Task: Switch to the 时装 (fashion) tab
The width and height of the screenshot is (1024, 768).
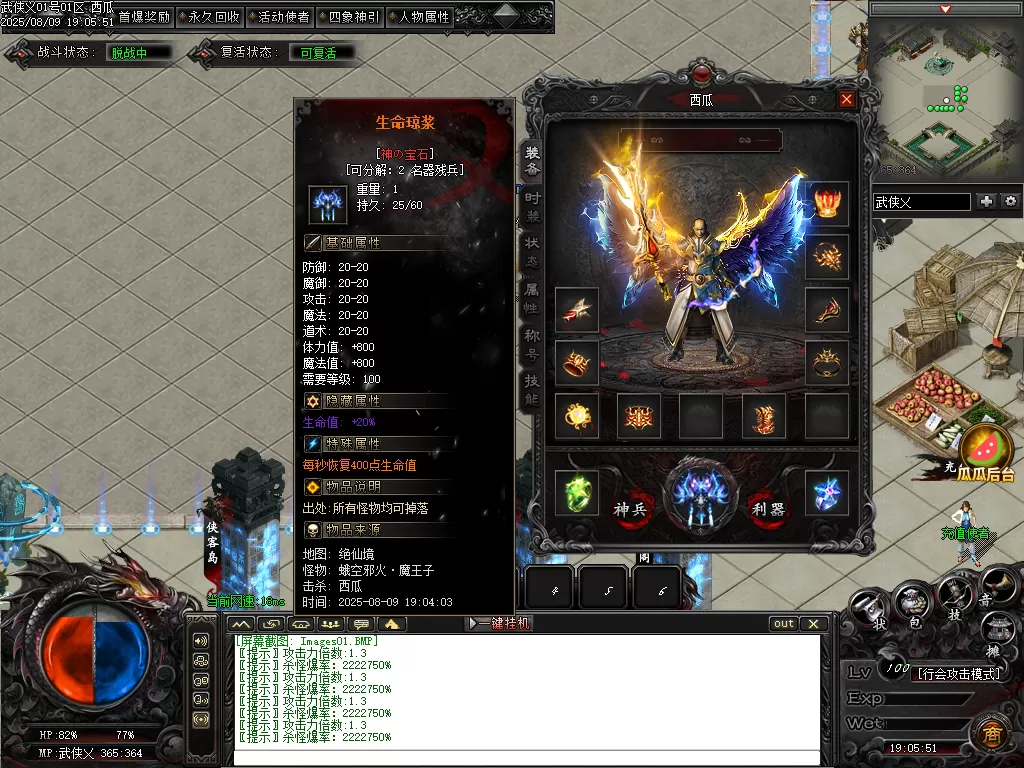Action: coord(532,207)
